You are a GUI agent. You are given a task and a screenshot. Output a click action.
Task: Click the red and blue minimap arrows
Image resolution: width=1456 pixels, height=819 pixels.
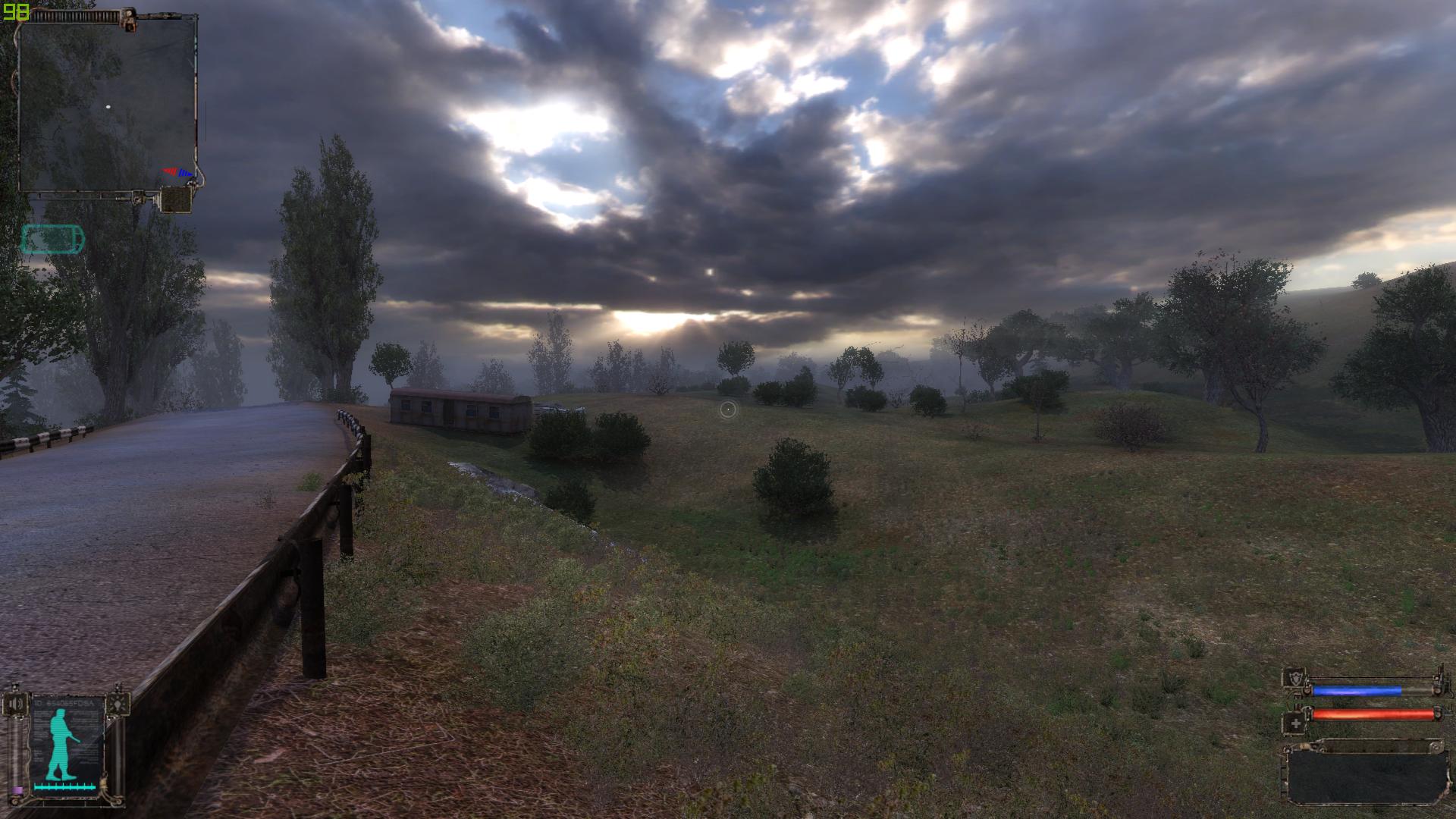(178, 173)
